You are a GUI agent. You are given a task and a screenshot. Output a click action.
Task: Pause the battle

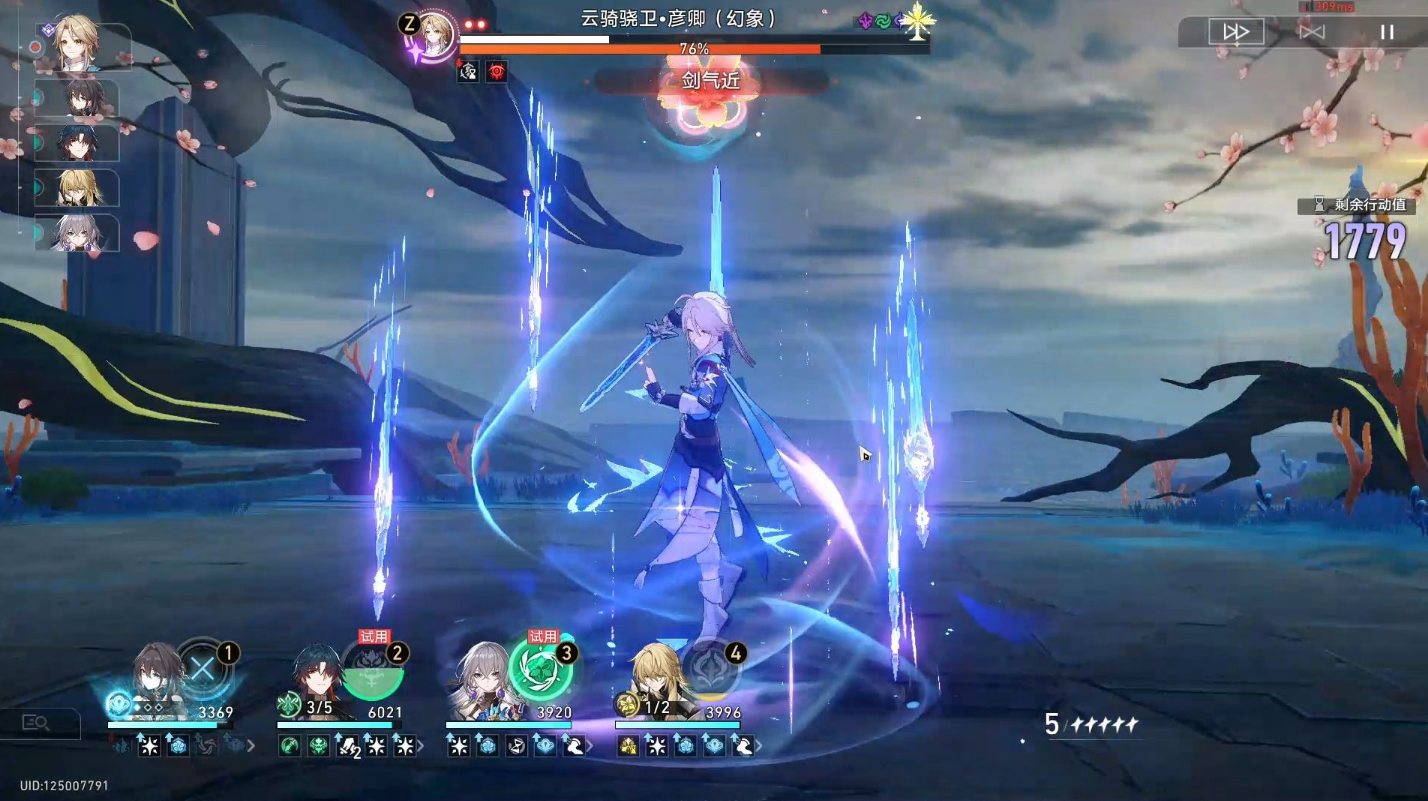click(x=1386, y=32)
